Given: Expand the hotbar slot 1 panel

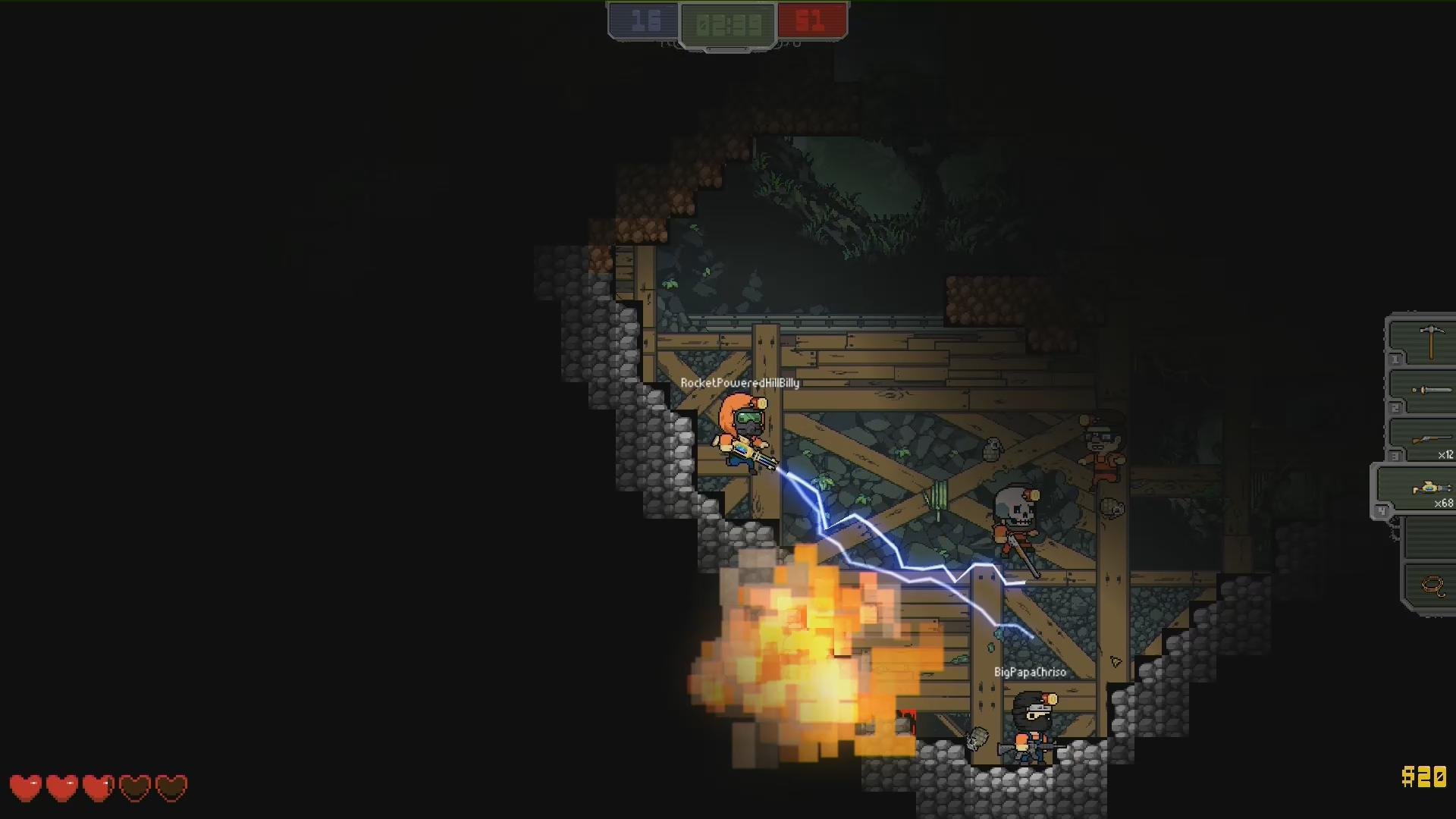Looking at the screenshot, I should pyautogui.click(x=1395, y=359).
